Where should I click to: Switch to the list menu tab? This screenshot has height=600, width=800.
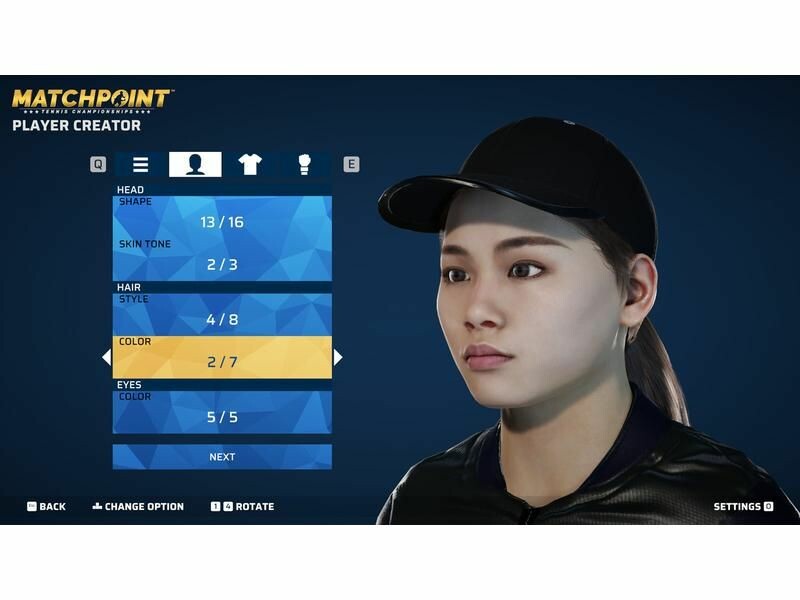(x=141, y=165)
